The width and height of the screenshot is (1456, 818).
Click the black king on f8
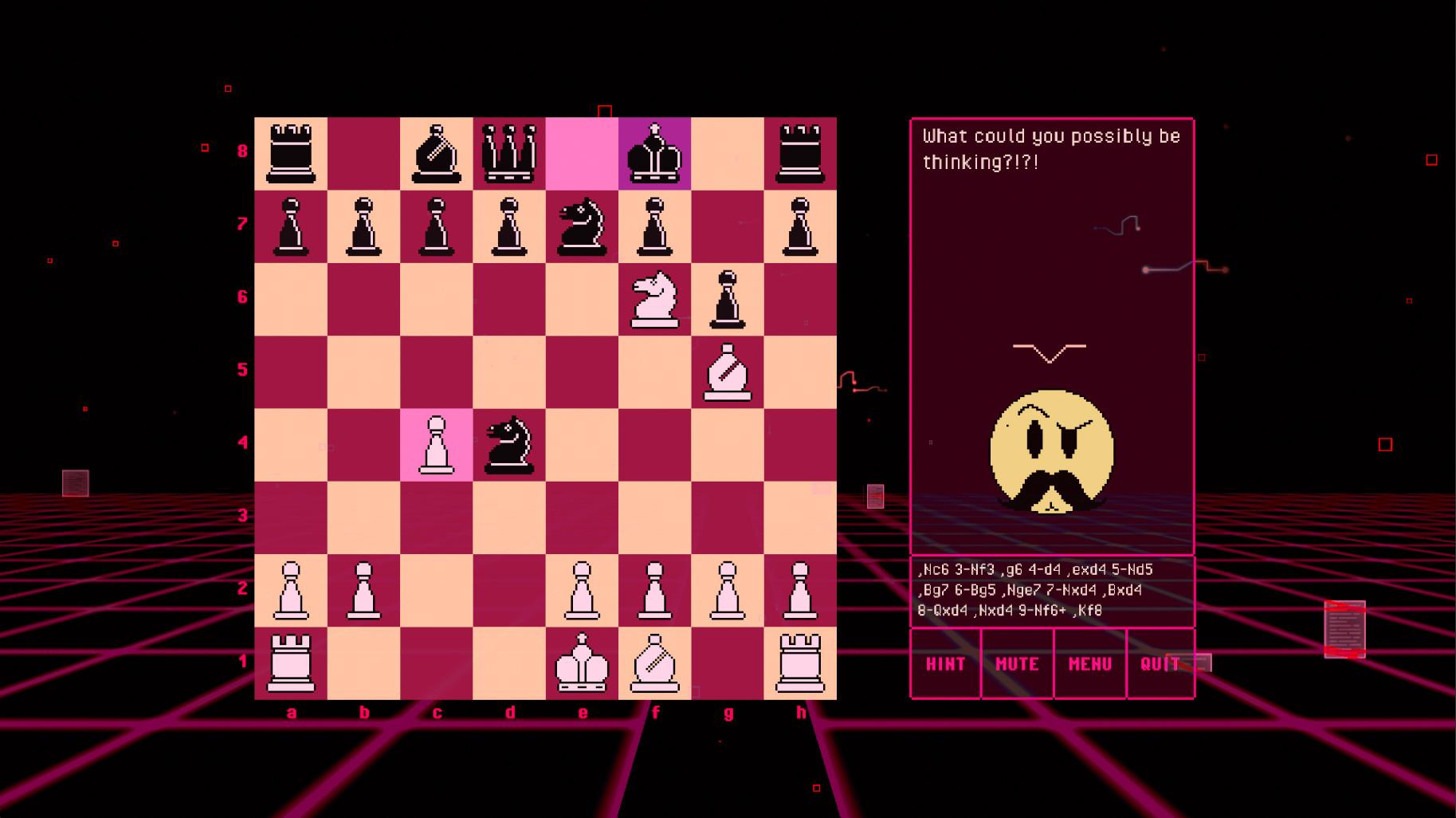point(656,153)
